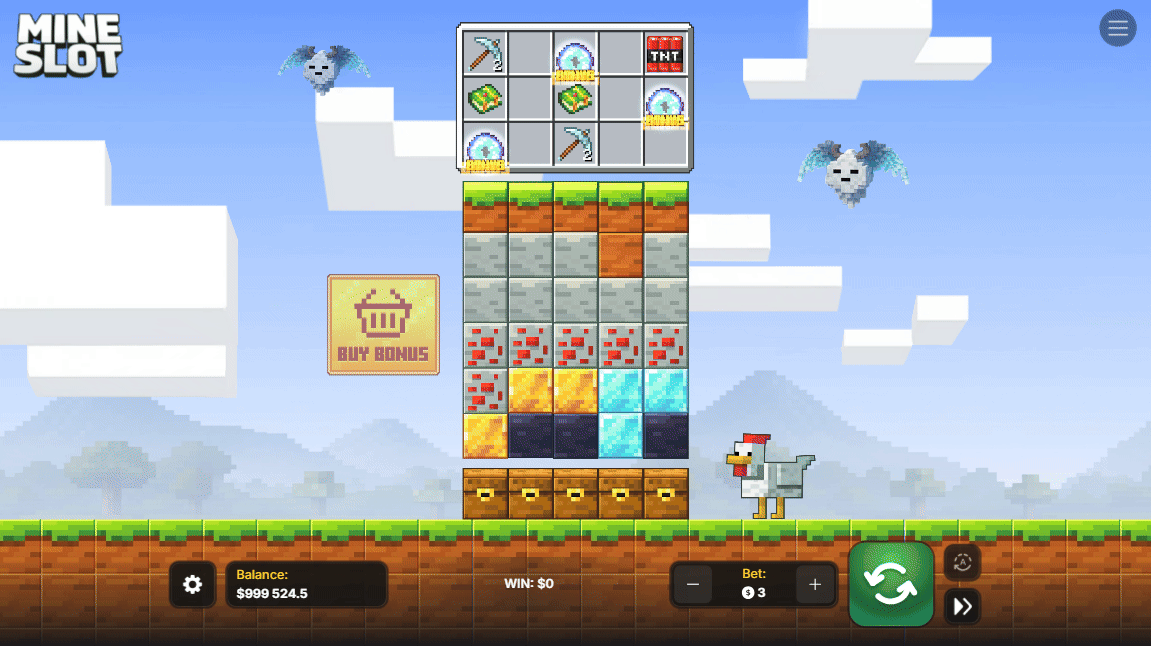
Task: Decrease the bet with minus button
Action: tap(693, 585)
